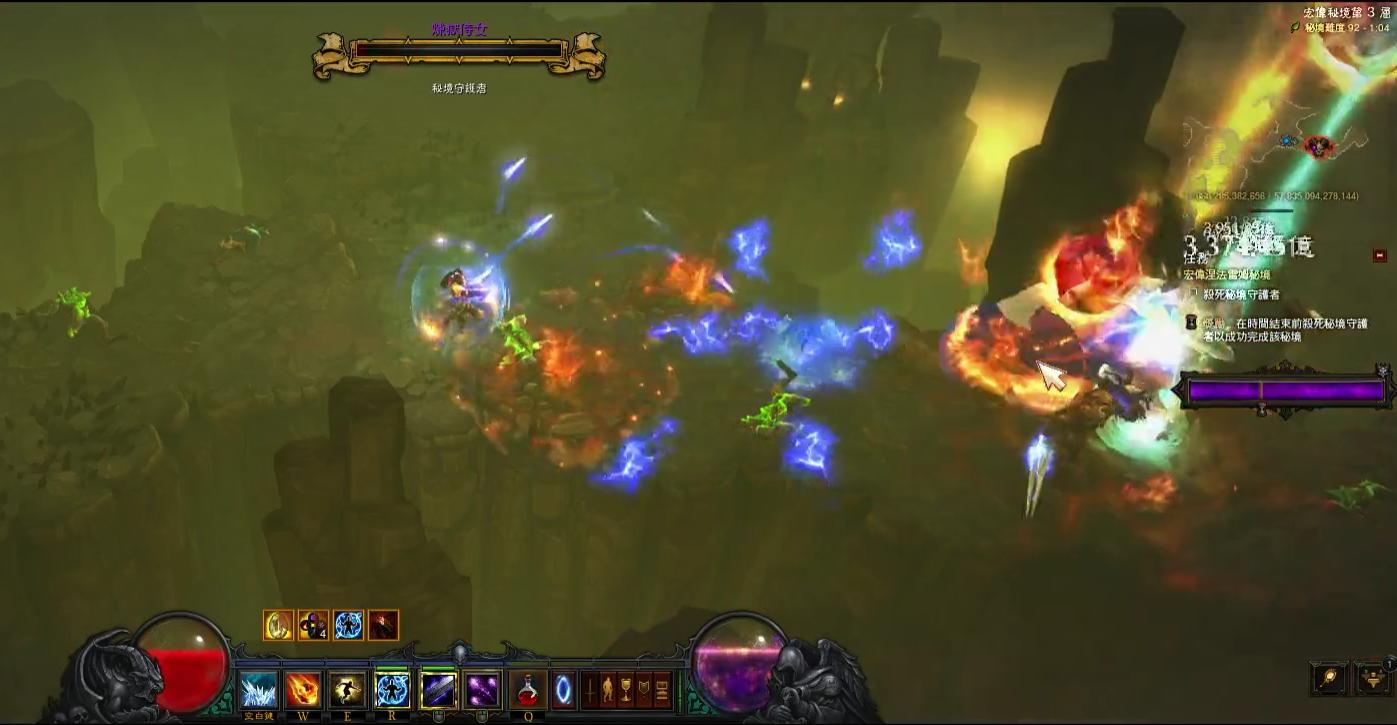Use the glowing running figure skill
The height and width of the screenshot is (725, 1397).
[x=347, y=690]
